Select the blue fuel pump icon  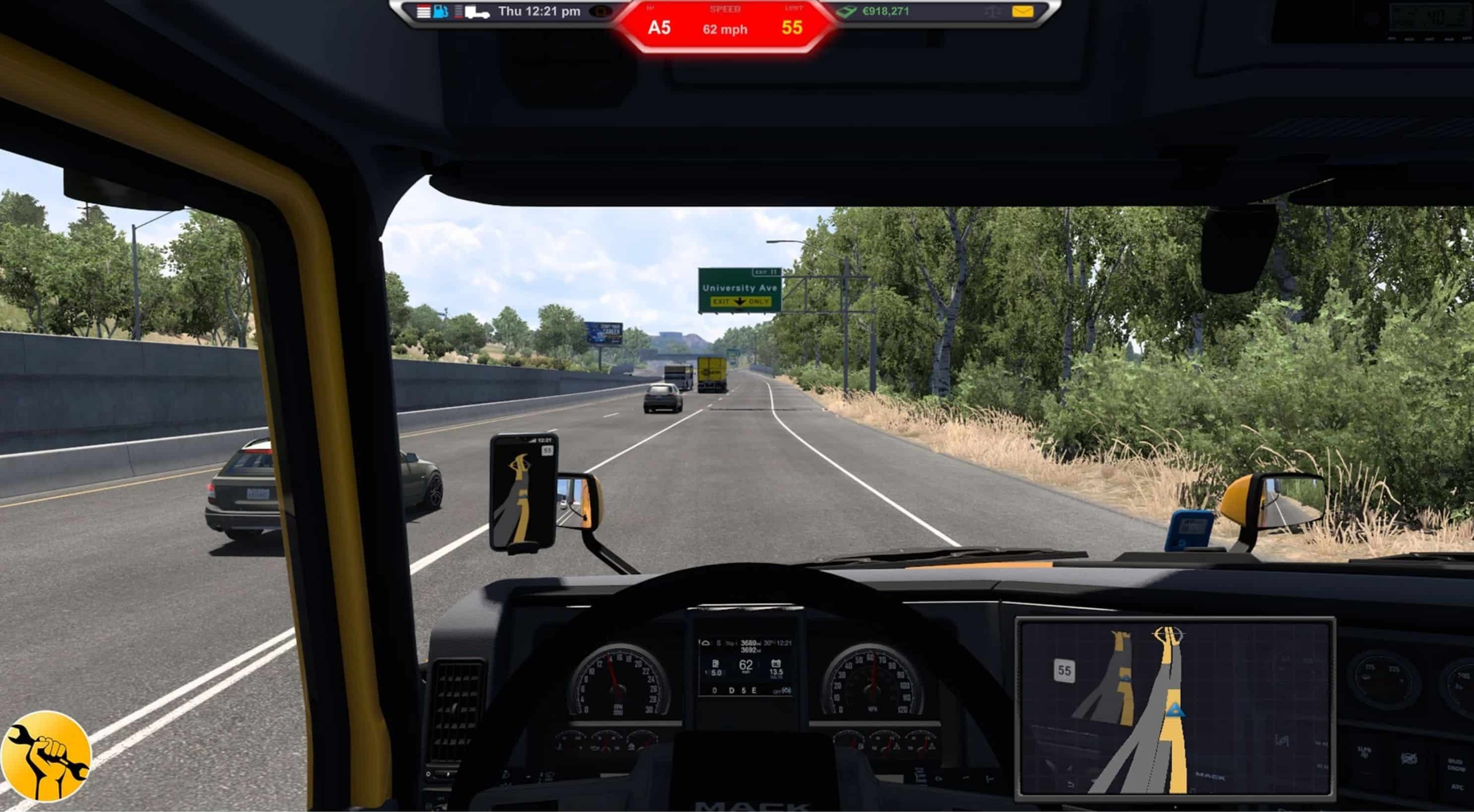[x=440, y=11]
